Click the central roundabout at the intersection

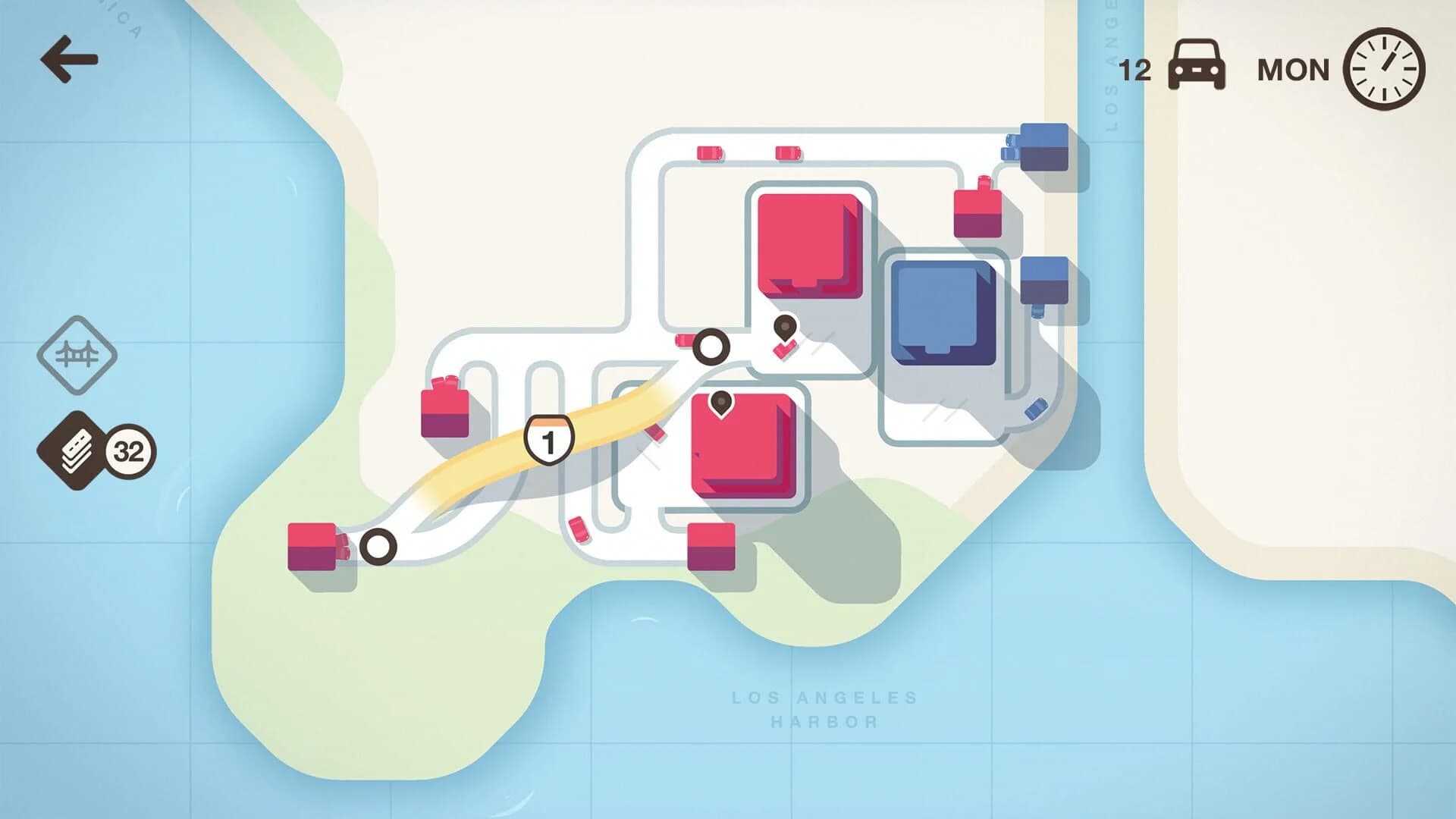pyautogui.click(x=711, y=347)
